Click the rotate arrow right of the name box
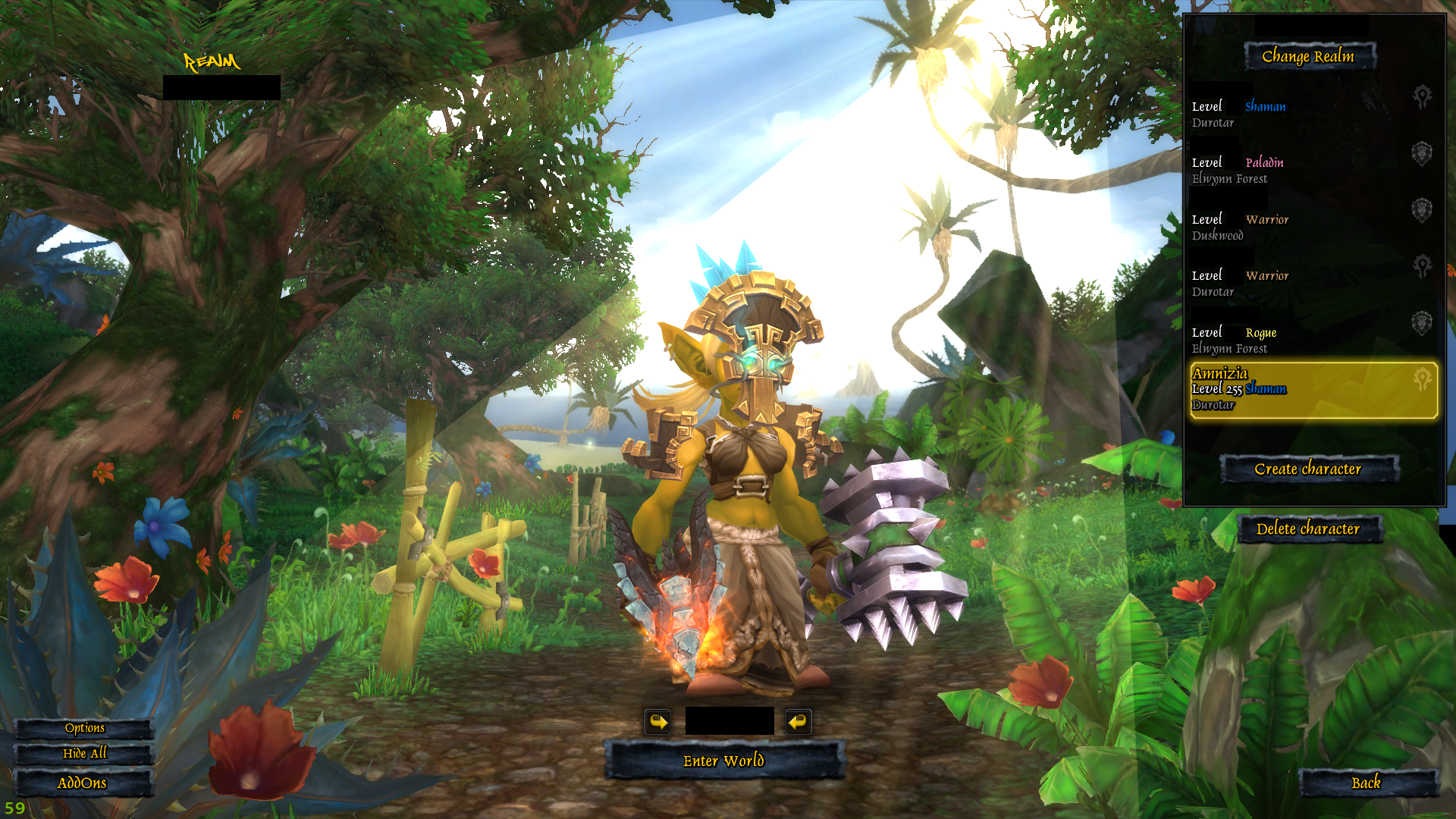The width and height of the screenshot is (1456, 819). (x=798, y=721)
